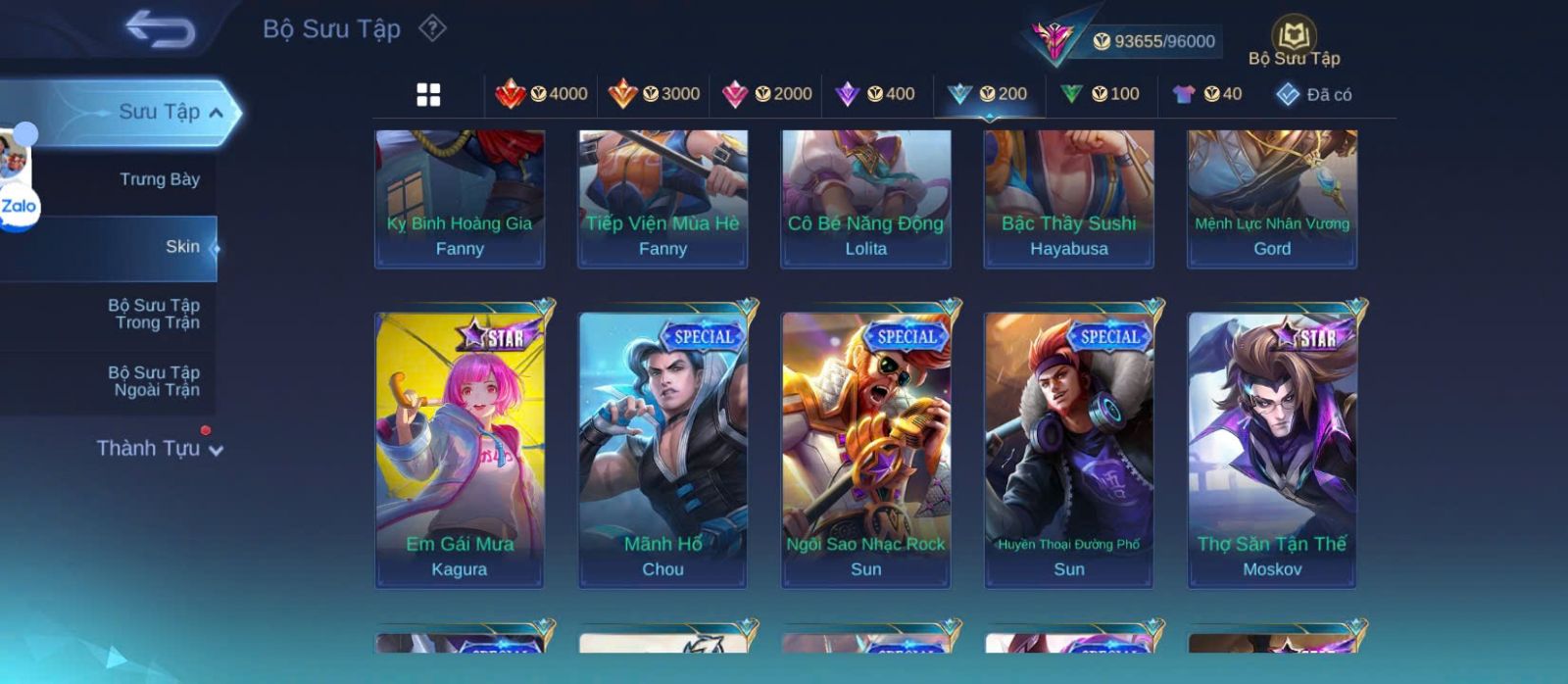Open the collection help question mark
This screenshot has height=684, width=1568.
tap(432, 28)
